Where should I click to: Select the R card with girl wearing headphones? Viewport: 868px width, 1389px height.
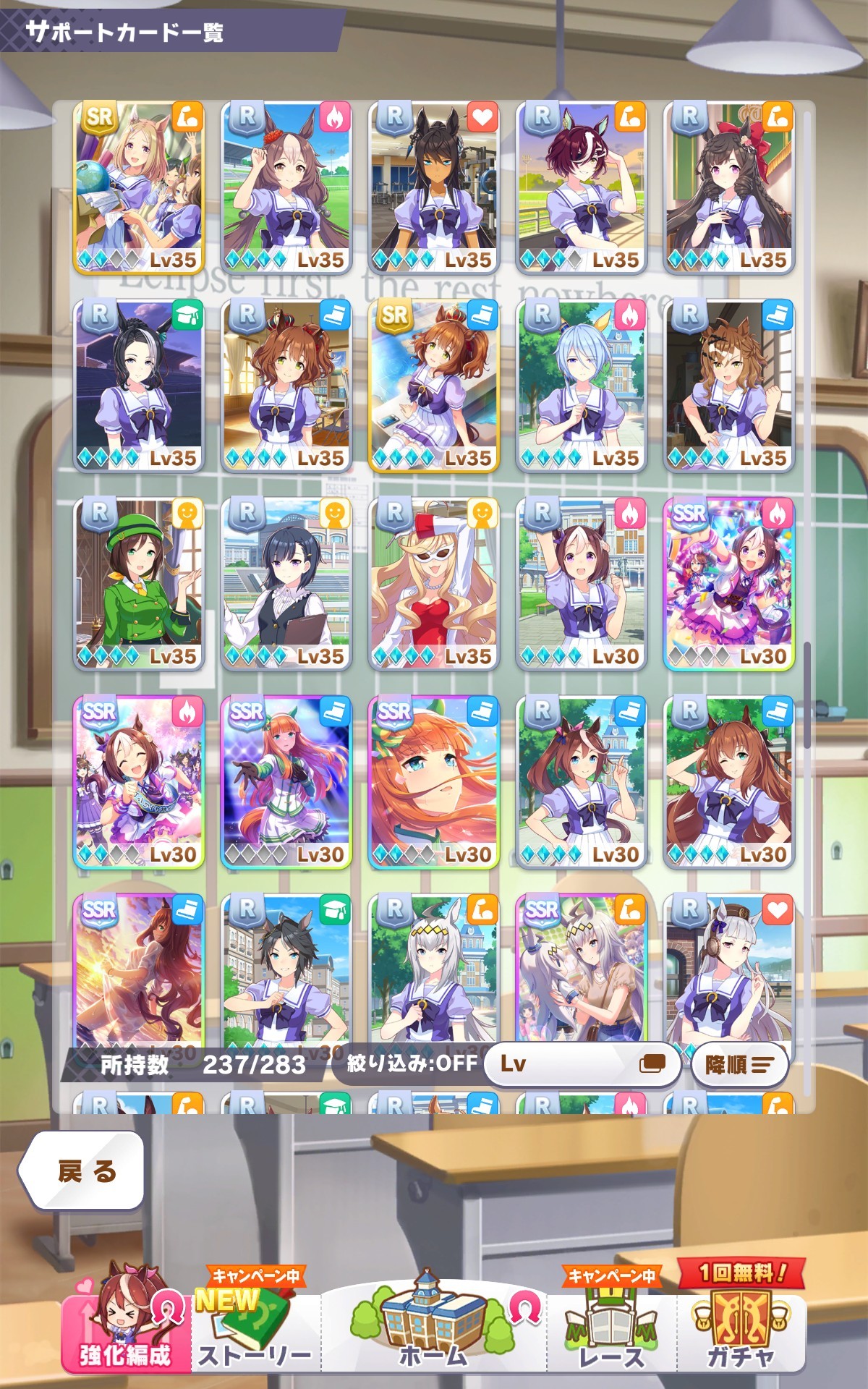(729, 969)
